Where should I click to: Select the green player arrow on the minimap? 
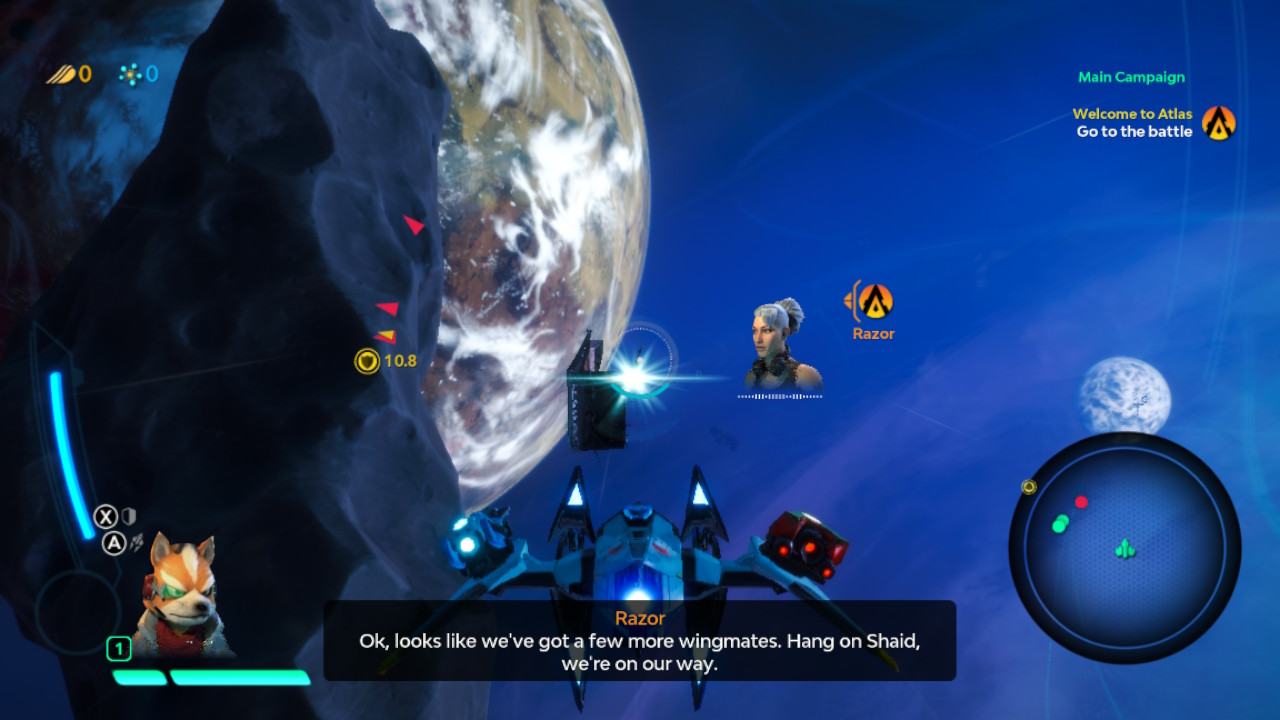[x=1125, y=548]
